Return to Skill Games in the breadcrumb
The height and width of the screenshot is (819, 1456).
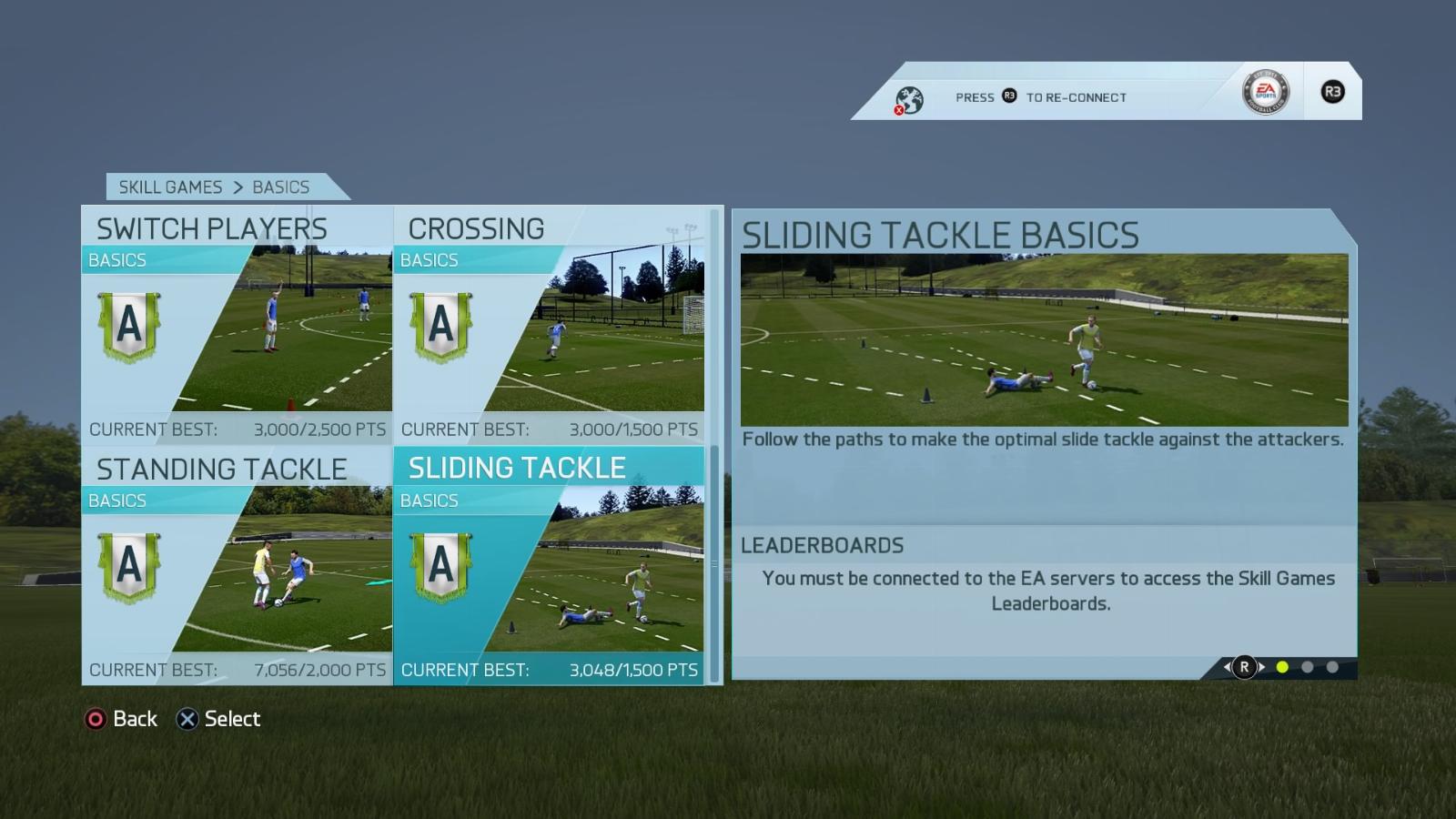(170, 187)
